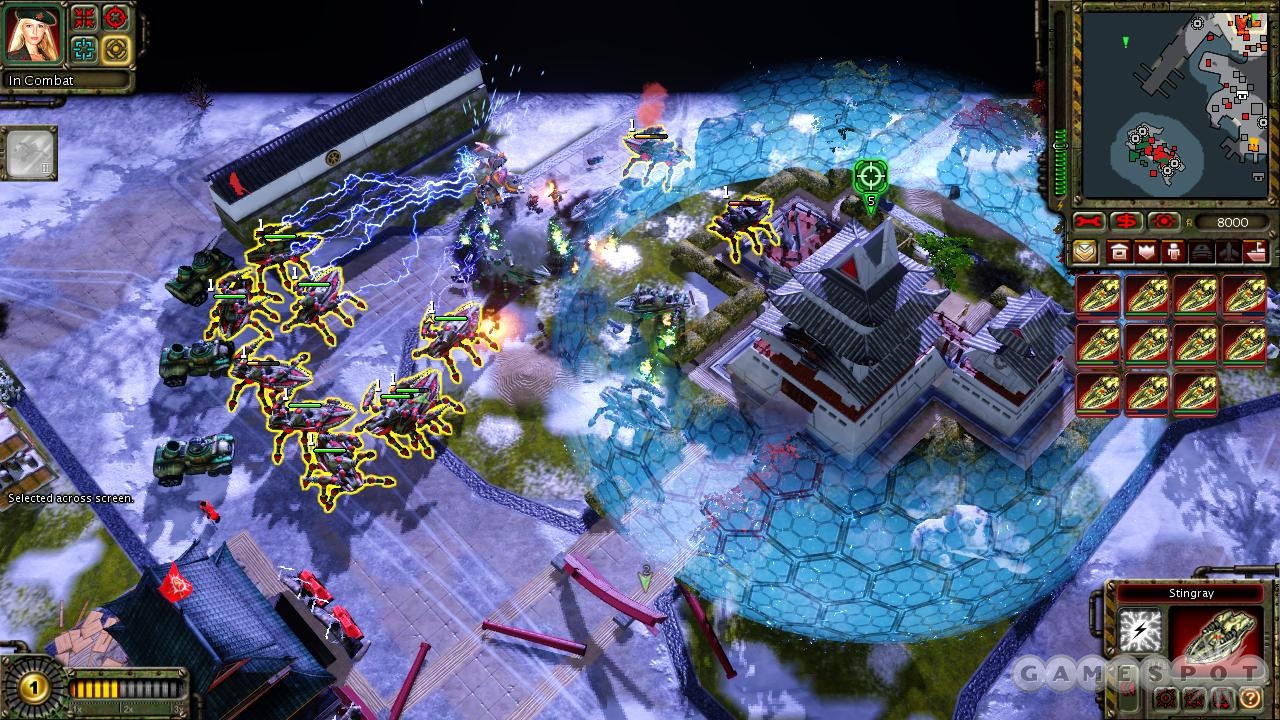Choose the red crosshair stance icon
This screenshot has height=720, width=1280.
[x=116, y=19]
